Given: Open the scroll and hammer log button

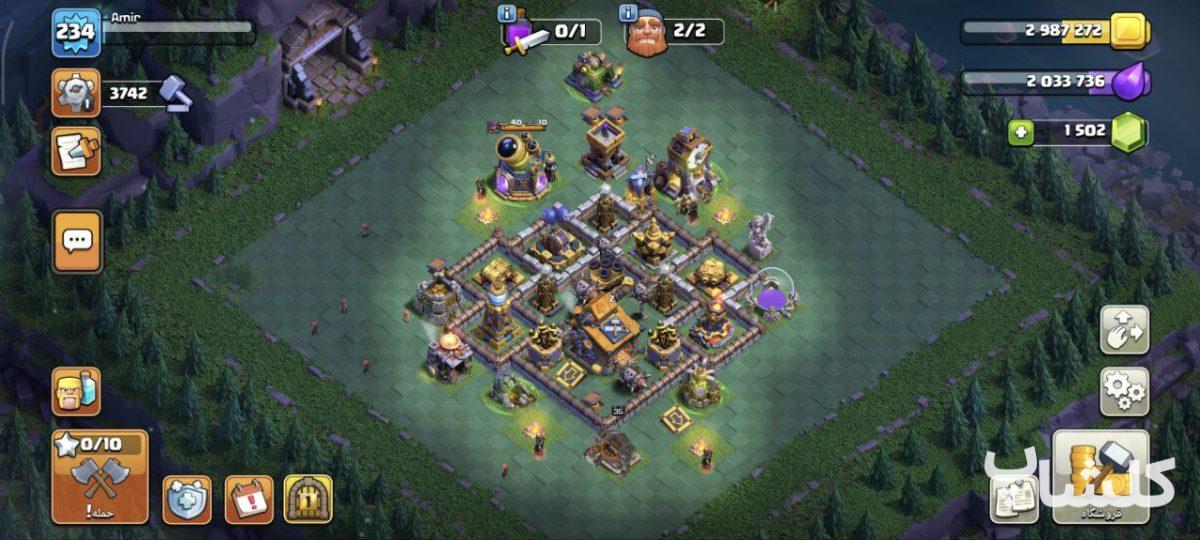Looking at the screenshot, I should pyautogui.click(x=76, y=151).
